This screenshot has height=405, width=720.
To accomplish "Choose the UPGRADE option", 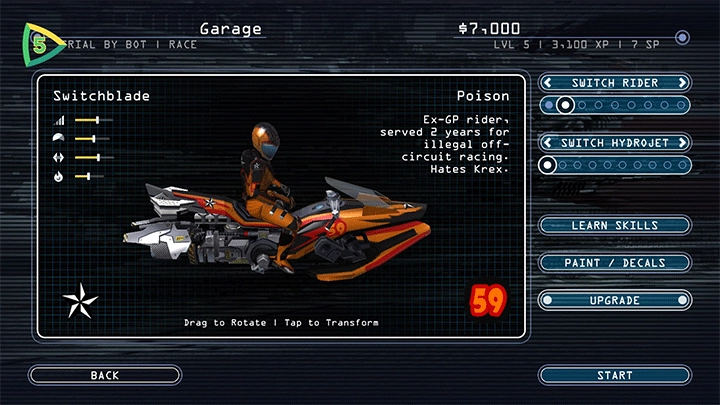I will (x=614, y=300).
